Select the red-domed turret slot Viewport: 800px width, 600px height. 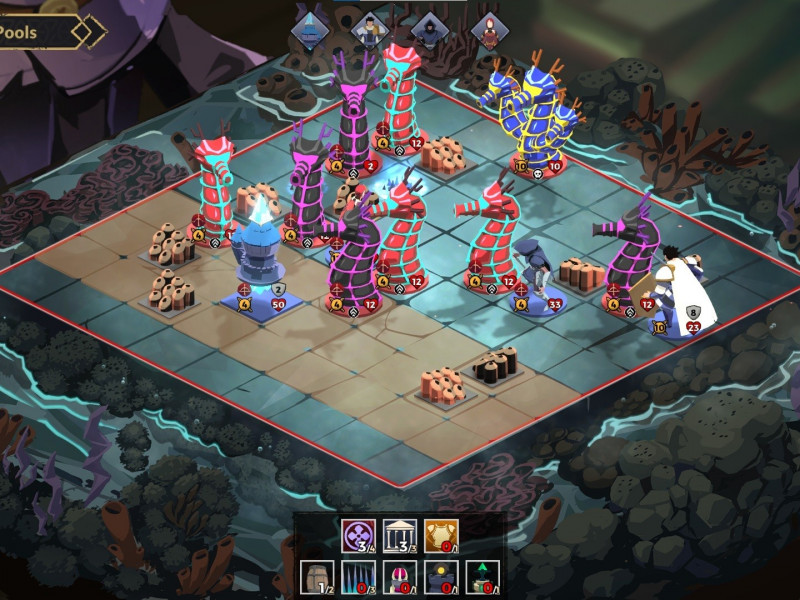[398, 576]
